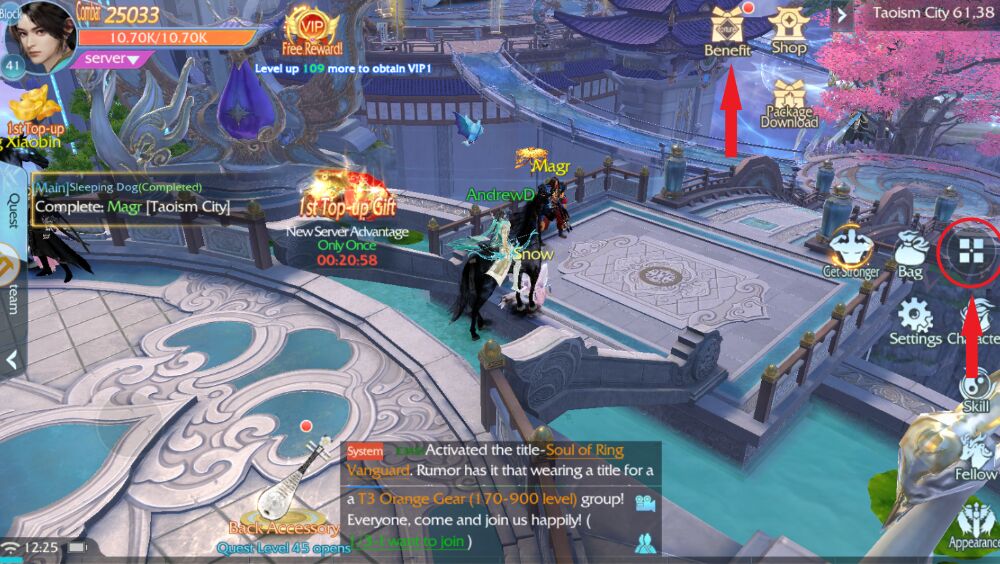Collapse the top icon bar with the arrow
Screen dimensions: 1000x564
(841, 14)
